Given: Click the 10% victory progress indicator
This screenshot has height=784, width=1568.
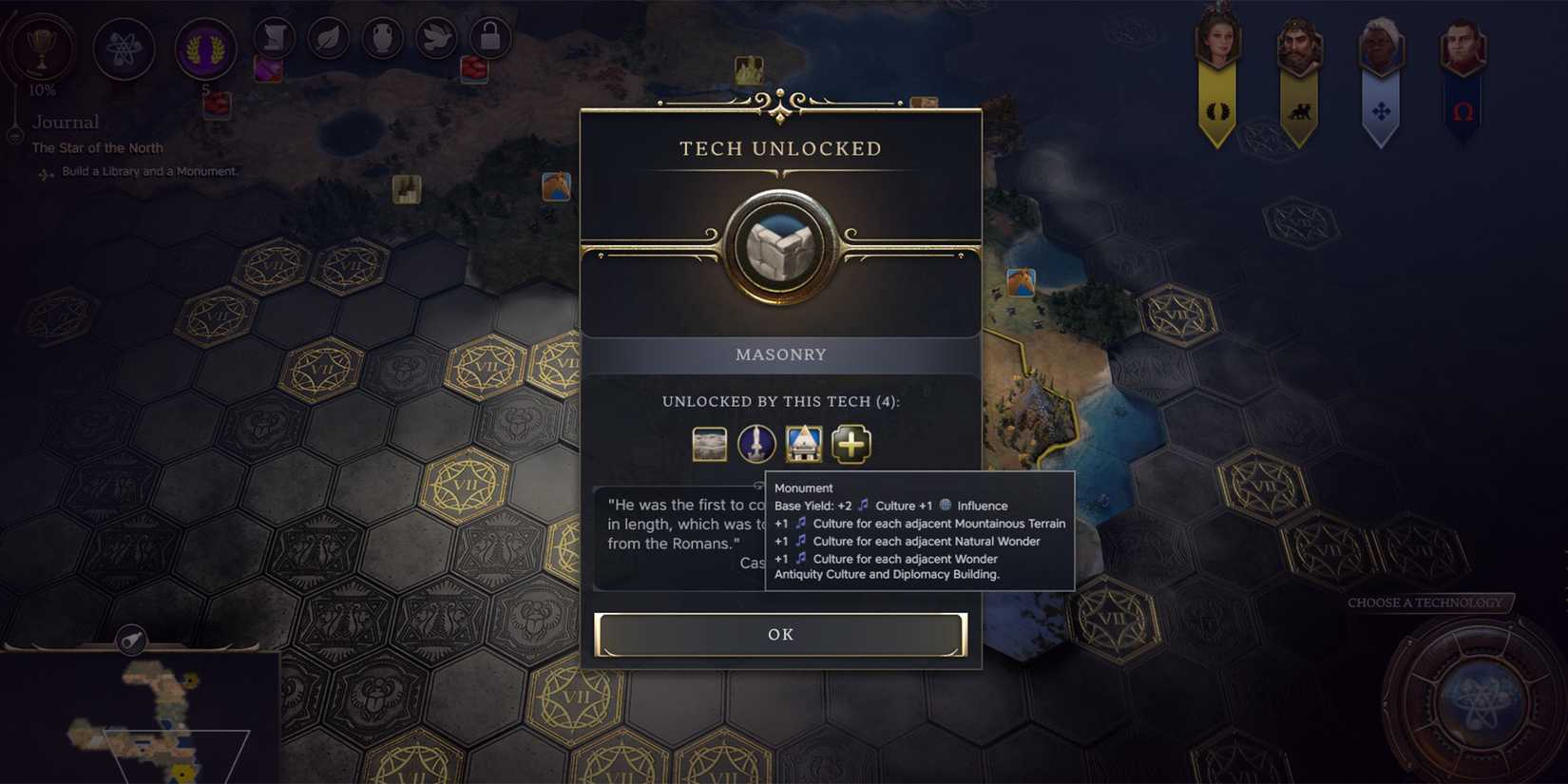Looking at the screenshot, I should pos(40,91).
